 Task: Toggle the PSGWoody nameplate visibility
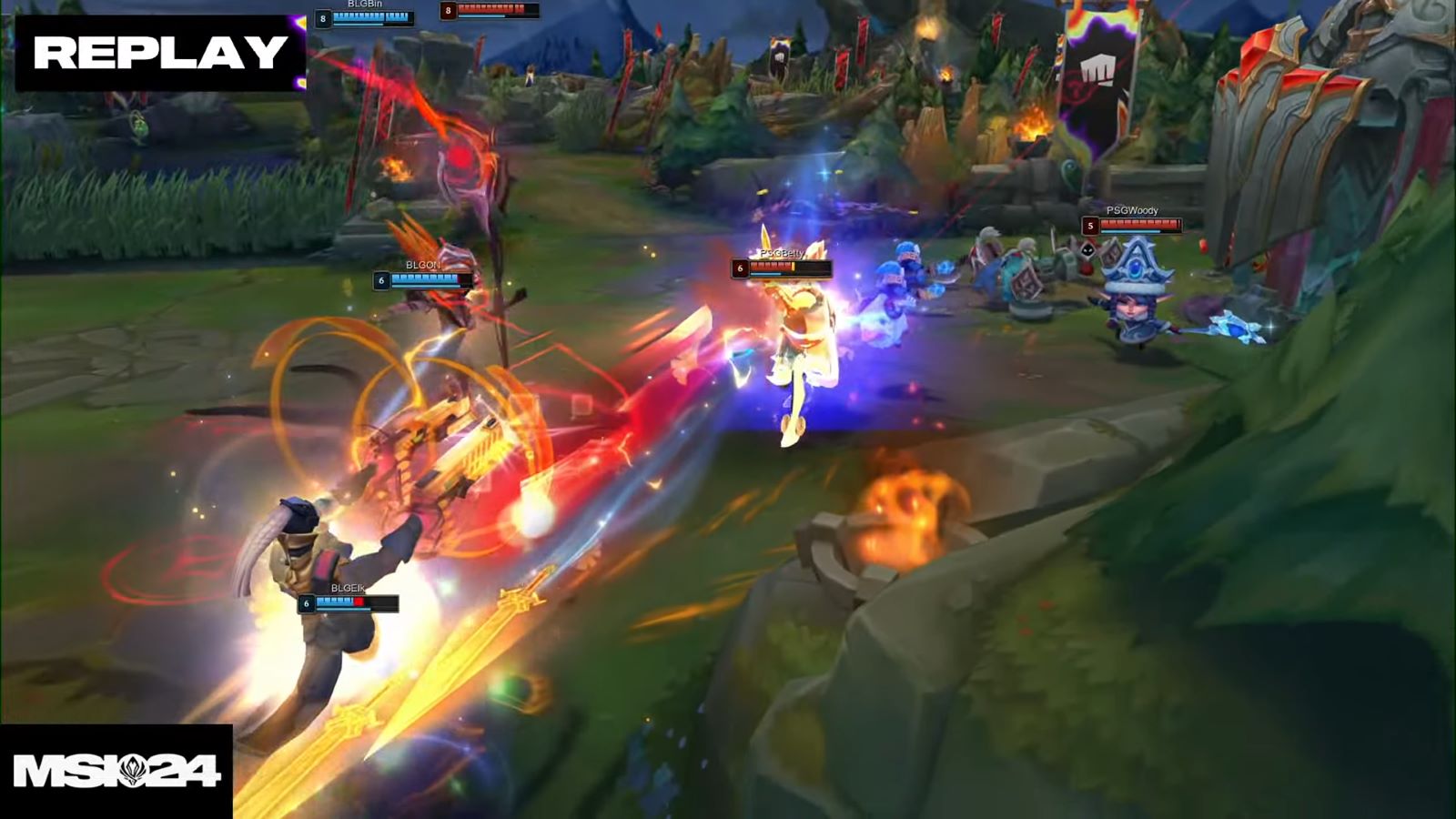pyautogui.click(x=1131, y=211)
